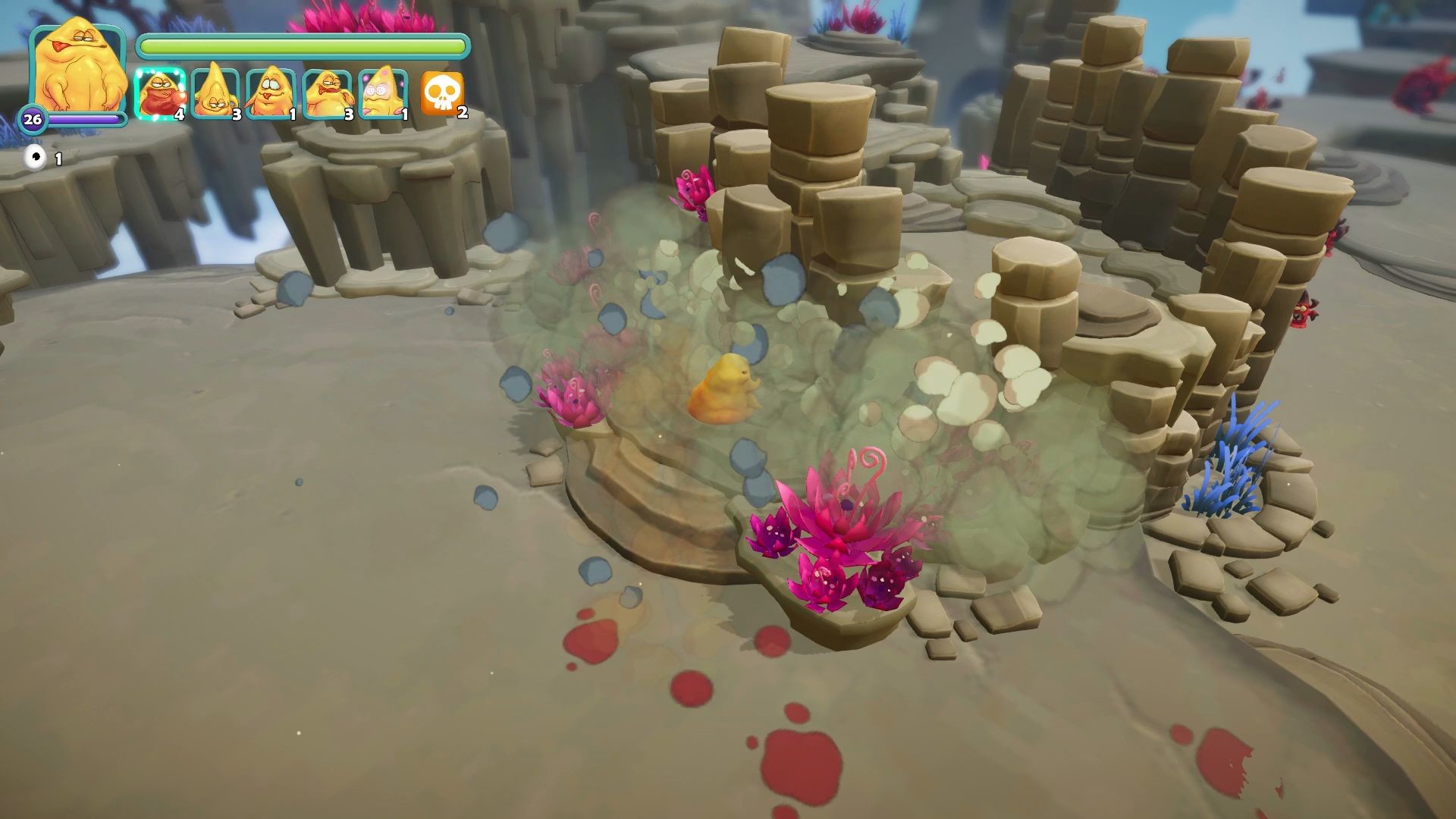Click the level 26 badge
The width and height of the screenshot is (1456, 819).
click(x=31, y=119)
